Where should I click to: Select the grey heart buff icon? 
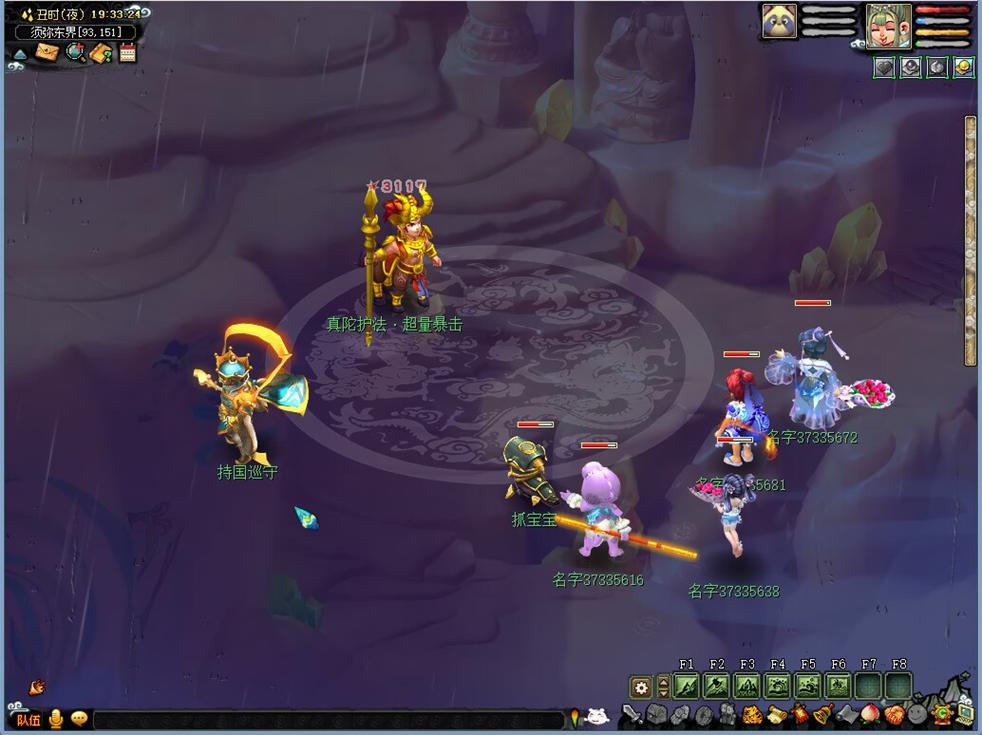[884, 67]
